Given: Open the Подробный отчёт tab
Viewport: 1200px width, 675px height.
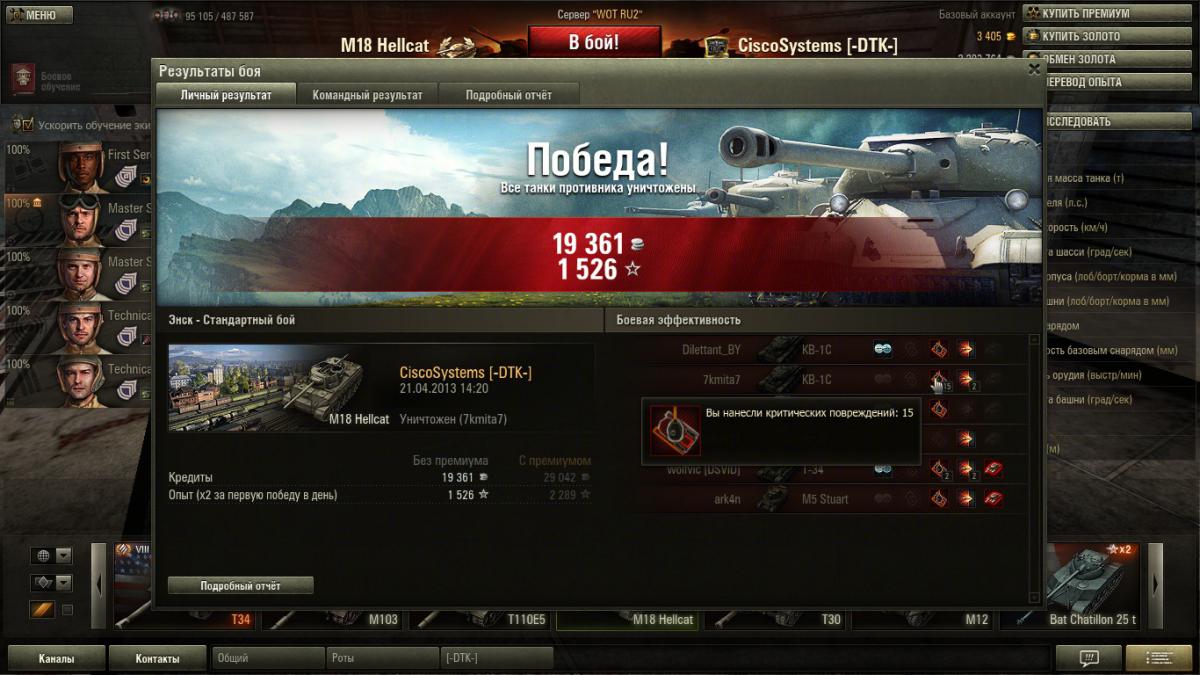Looking at the screenshot, I should pyautogui.click(x=509, y=95).
